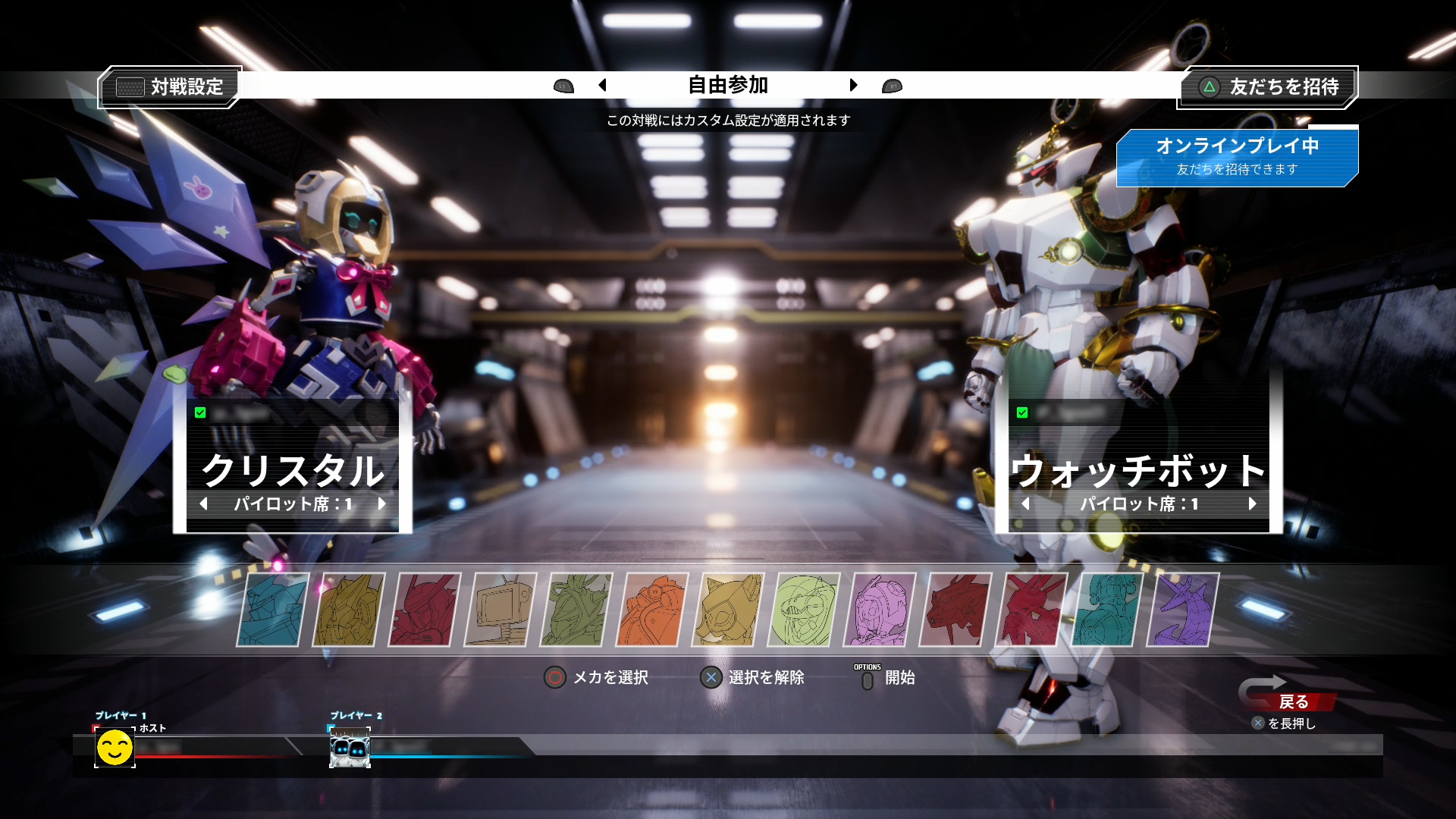Click Player 1 smiley face avatar
The image size is (1456, 819).
pos(115,748)
